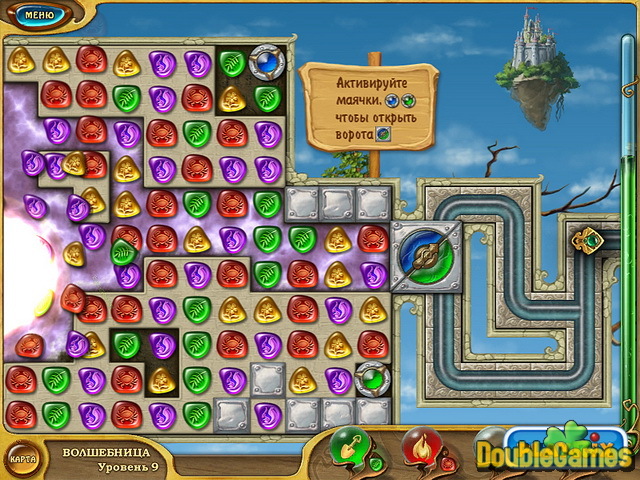Select the green beacon orb tile

tap(372, 380)
